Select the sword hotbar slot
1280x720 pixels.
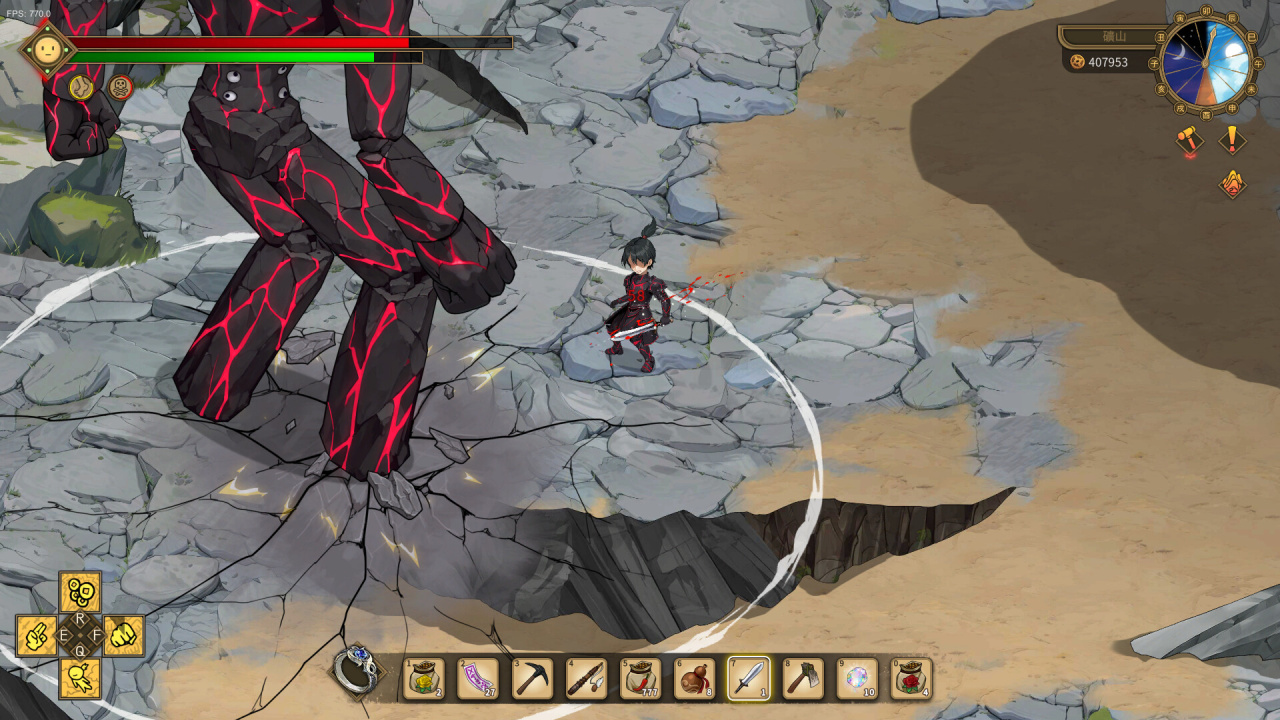point(748,678)
